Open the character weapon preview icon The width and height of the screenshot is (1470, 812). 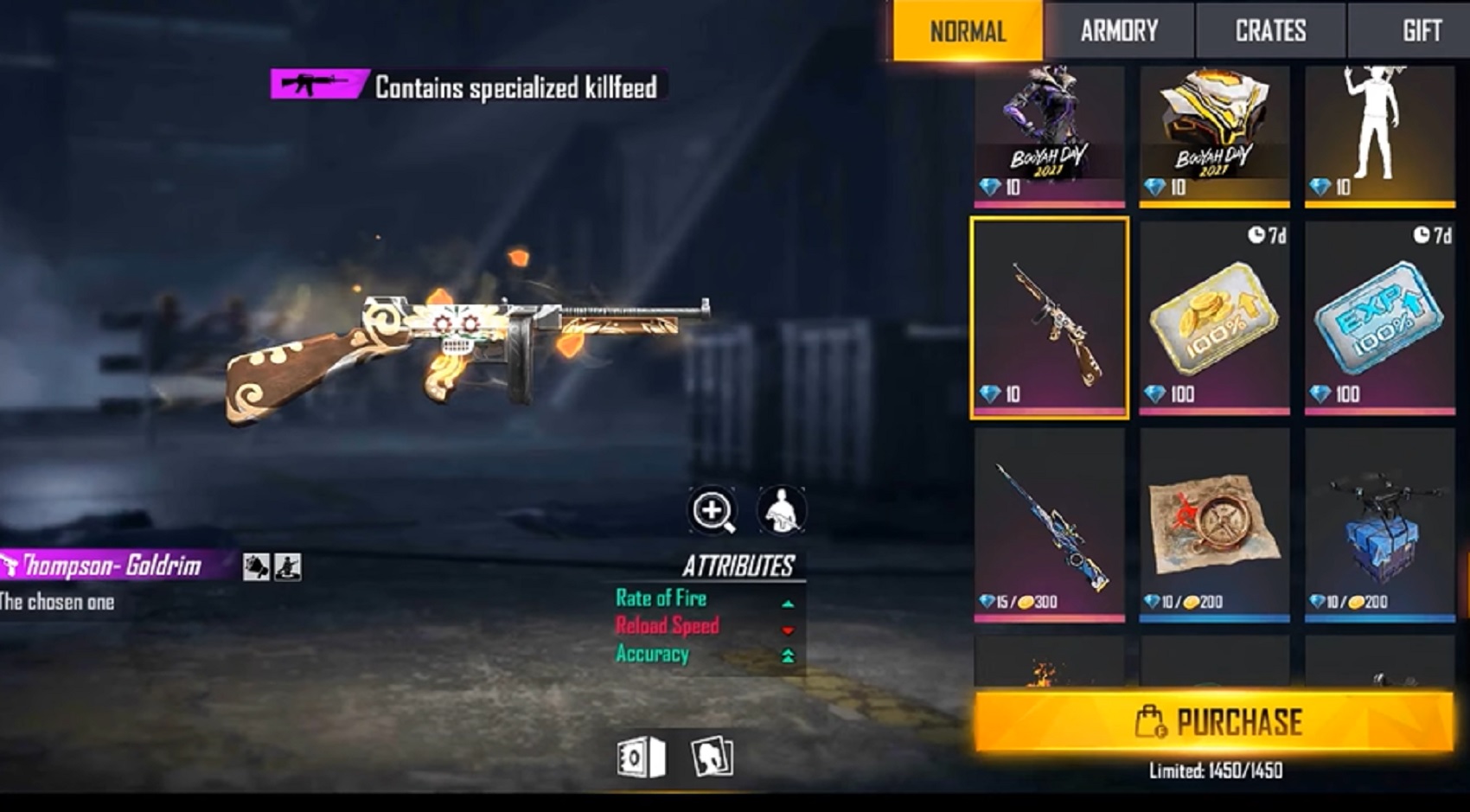[781, 510]
